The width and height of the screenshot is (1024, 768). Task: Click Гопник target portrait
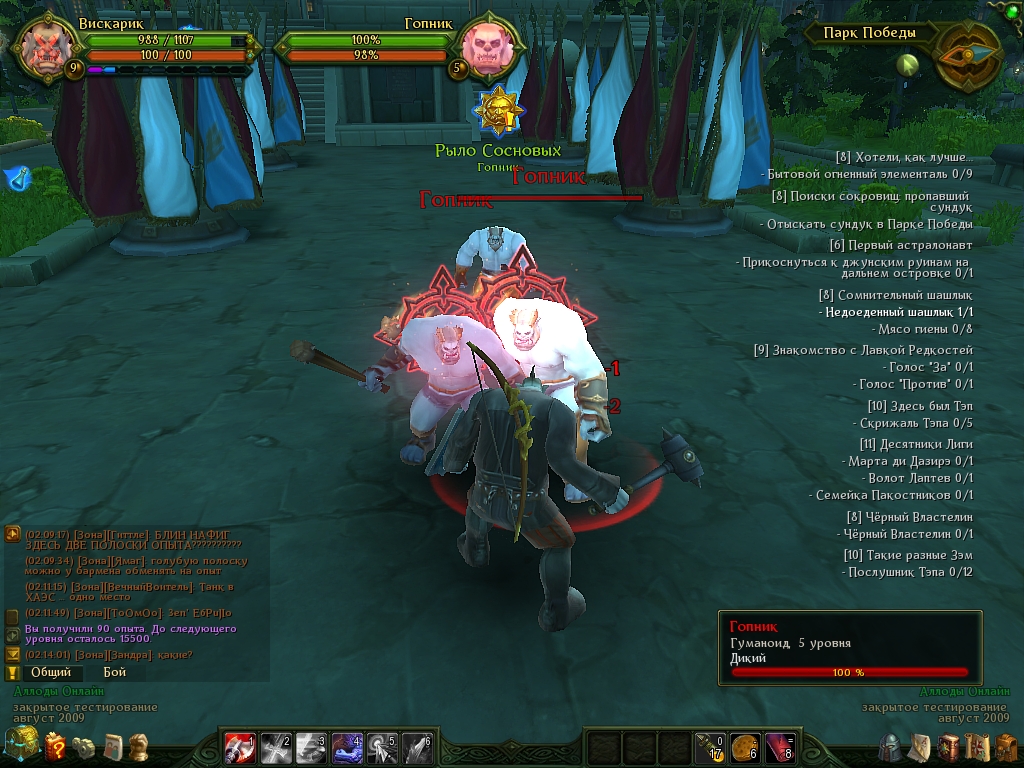pyautogui.click(x=490, y=47)
